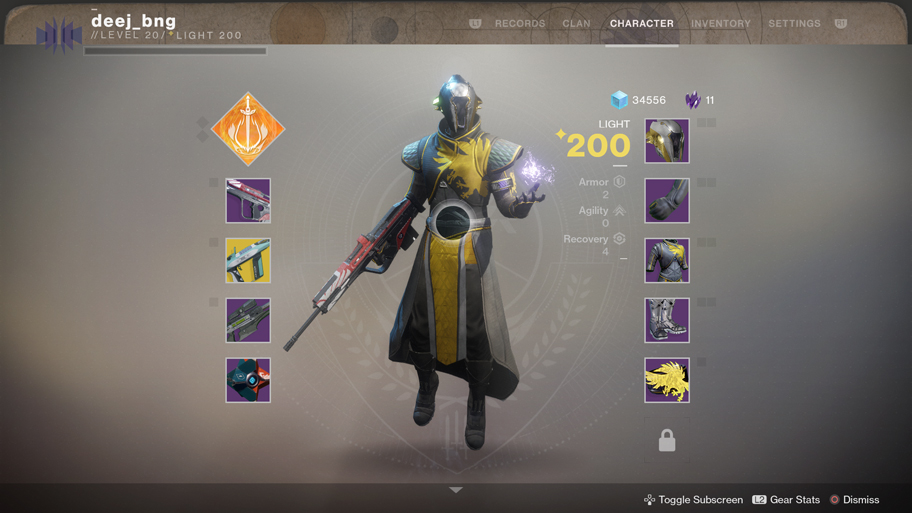912x513 pixels.
Task: Open the Clan tab
Action: point(576,24)
